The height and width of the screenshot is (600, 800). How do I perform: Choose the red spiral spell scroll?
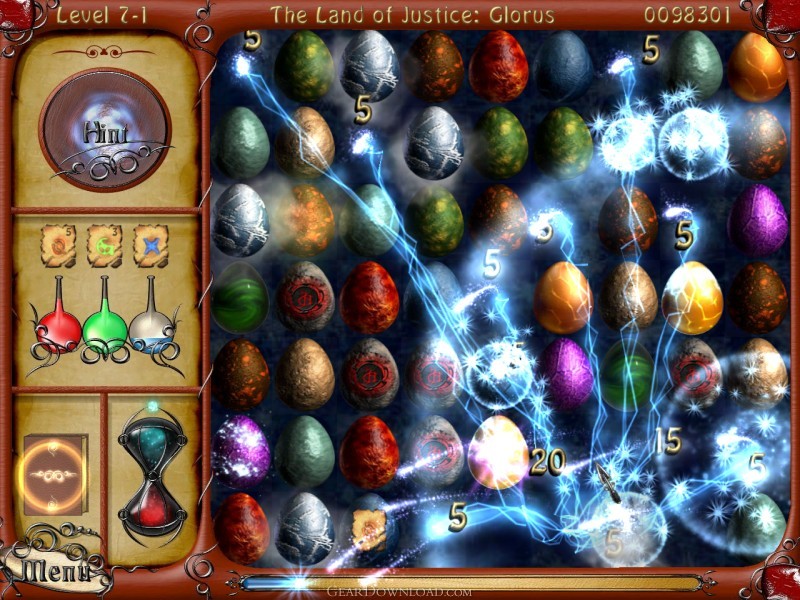tap(57, 245)
